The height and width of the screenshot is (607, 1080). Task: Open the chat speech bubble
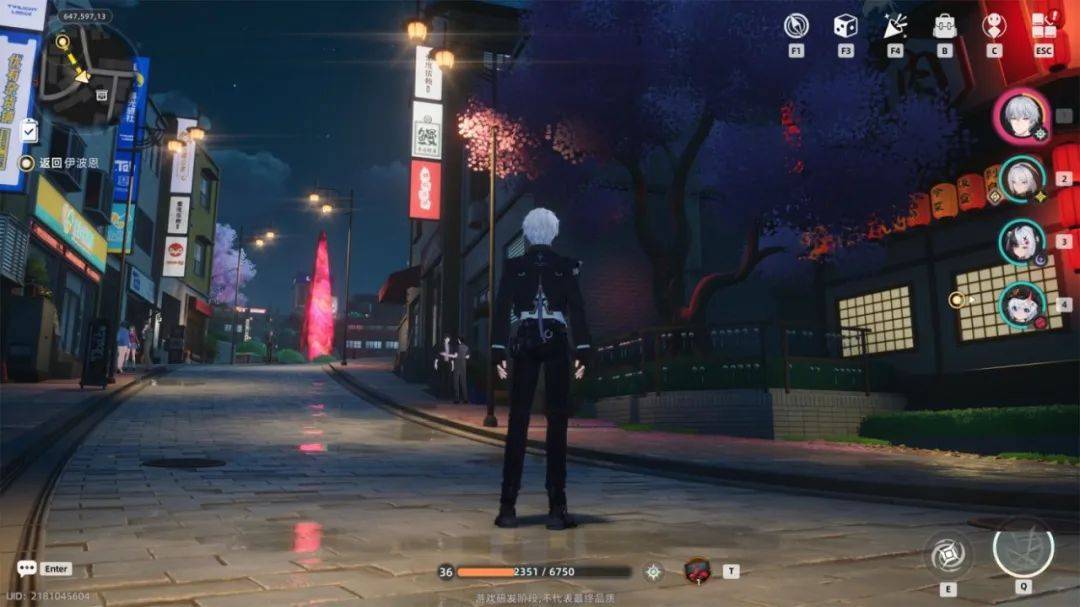point(27,568)
